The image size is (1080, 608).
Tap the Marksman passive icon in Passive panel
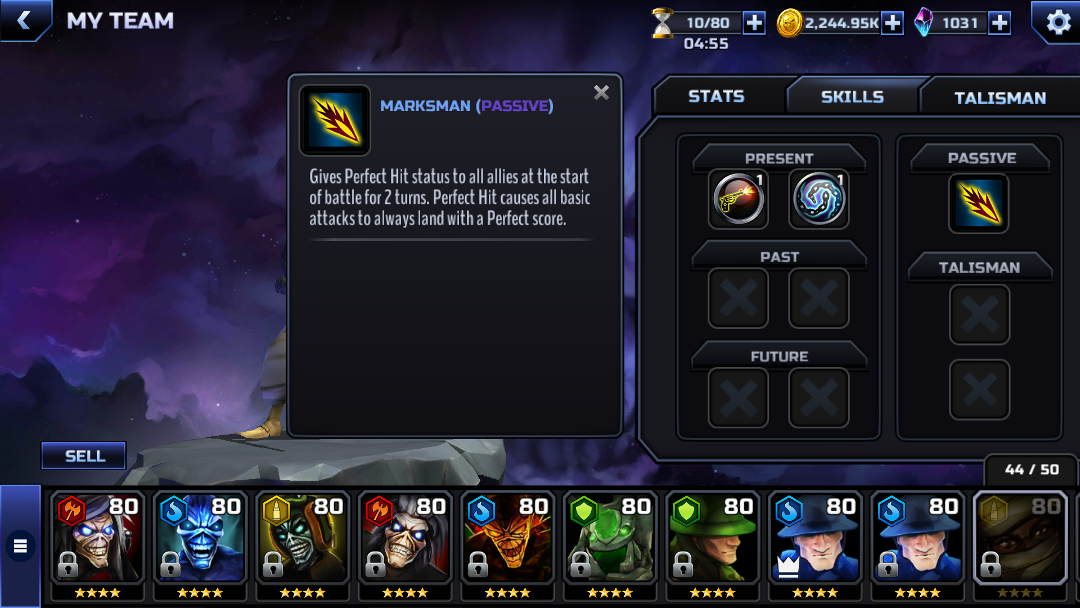click(x=978, y=203)
